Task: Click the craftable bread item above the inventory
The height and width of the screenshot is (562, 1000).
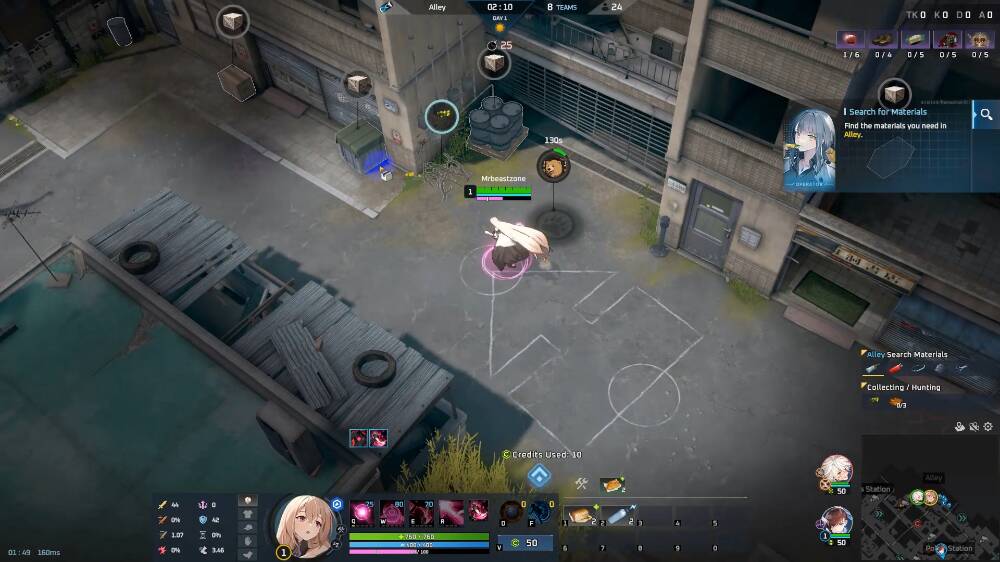Action: click(x=611, y=485)
